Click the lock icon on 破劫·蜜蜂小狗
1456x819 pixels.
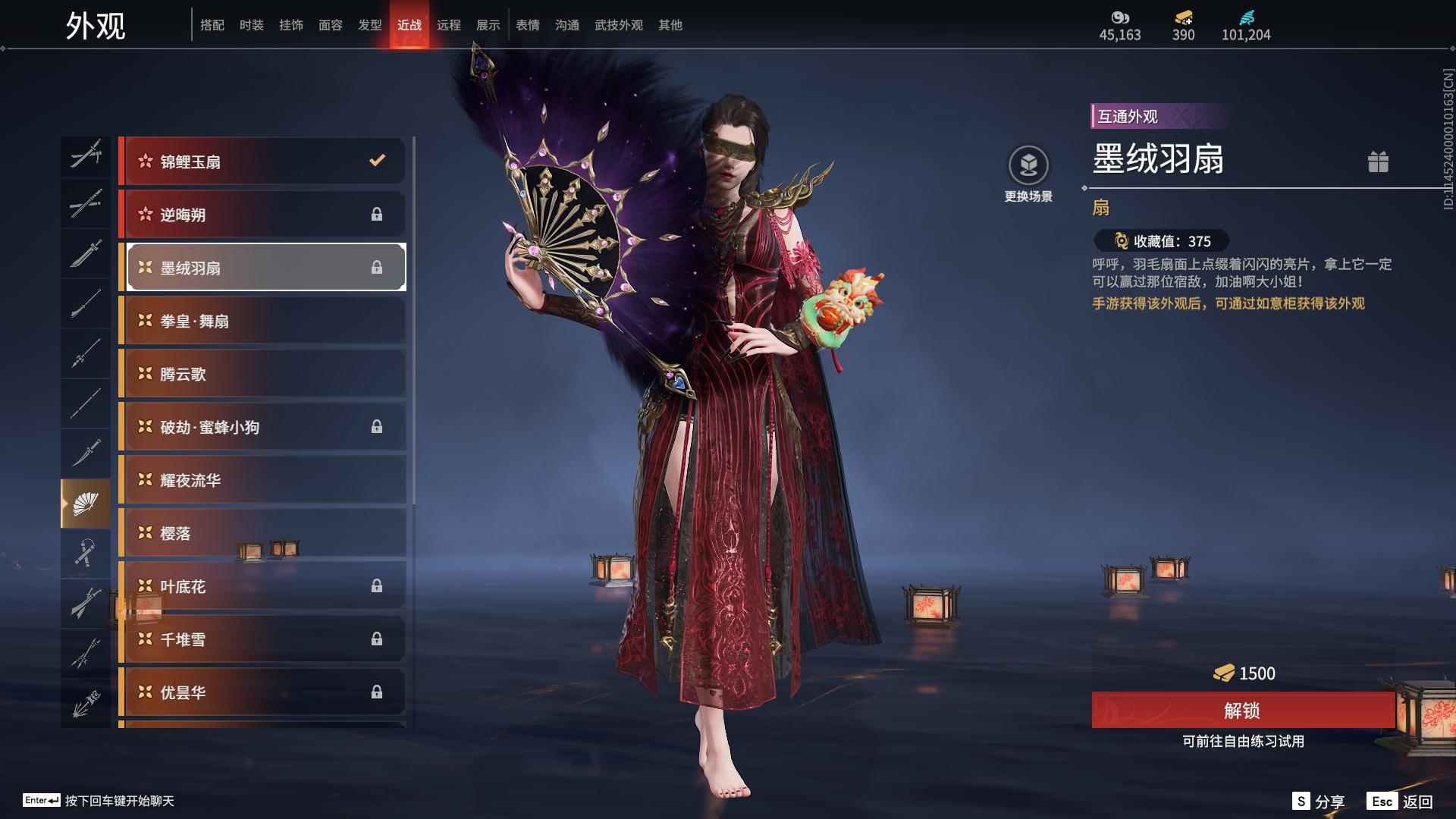pos(377,427)
